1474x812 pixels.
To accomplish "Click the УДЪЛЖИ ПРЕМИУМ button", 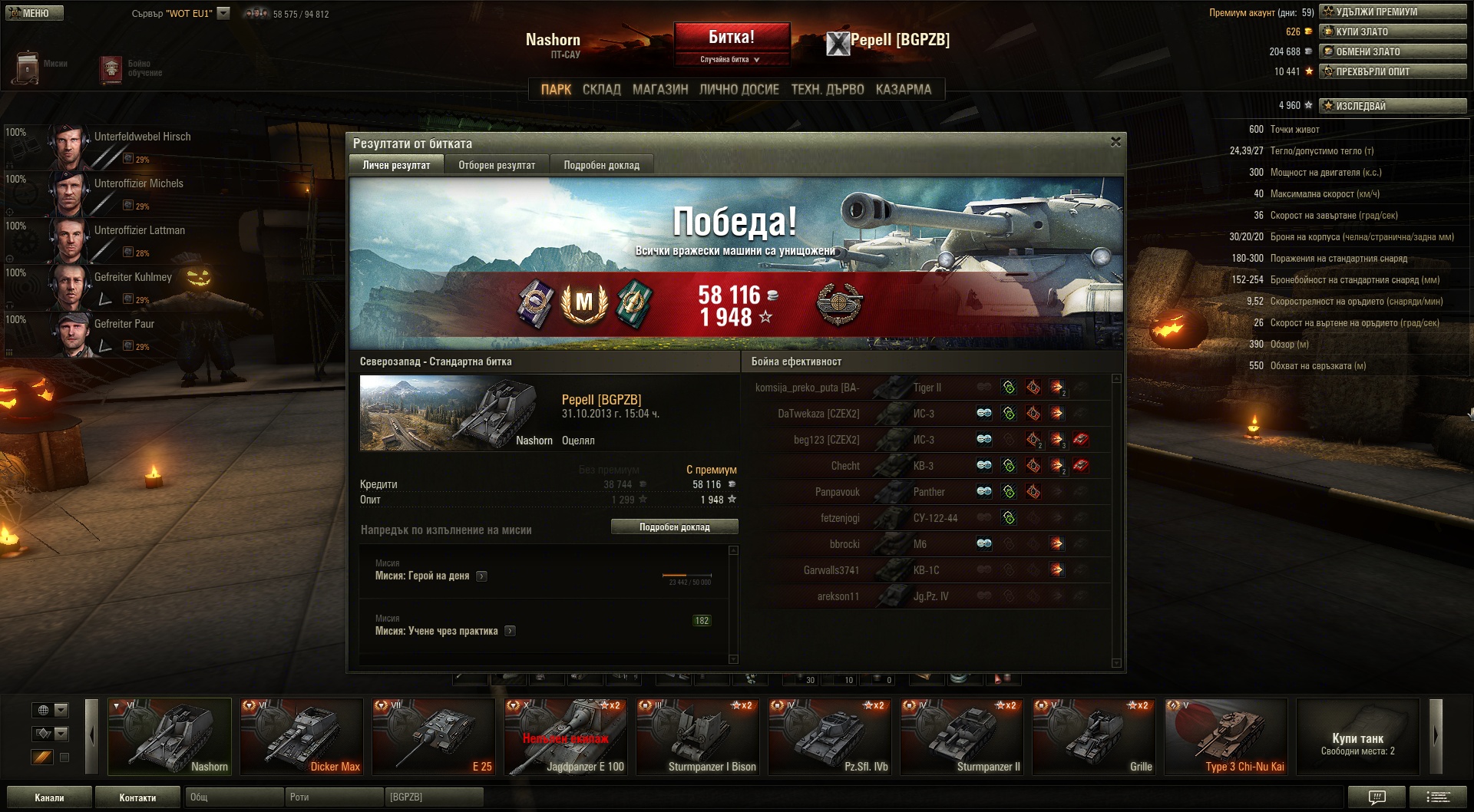I will (x=1393, y=12).
